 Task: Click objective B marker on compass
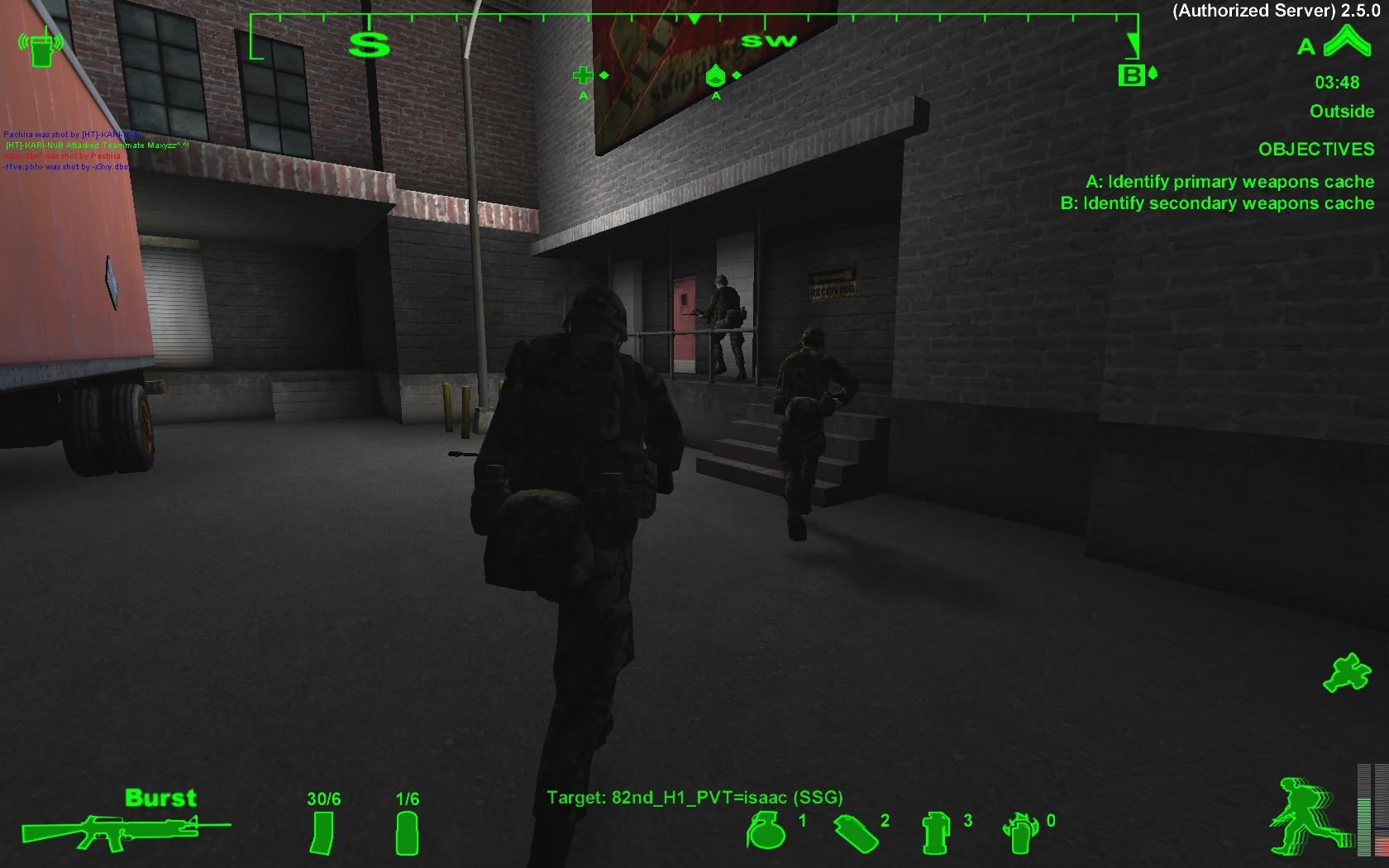point(1129,76)
